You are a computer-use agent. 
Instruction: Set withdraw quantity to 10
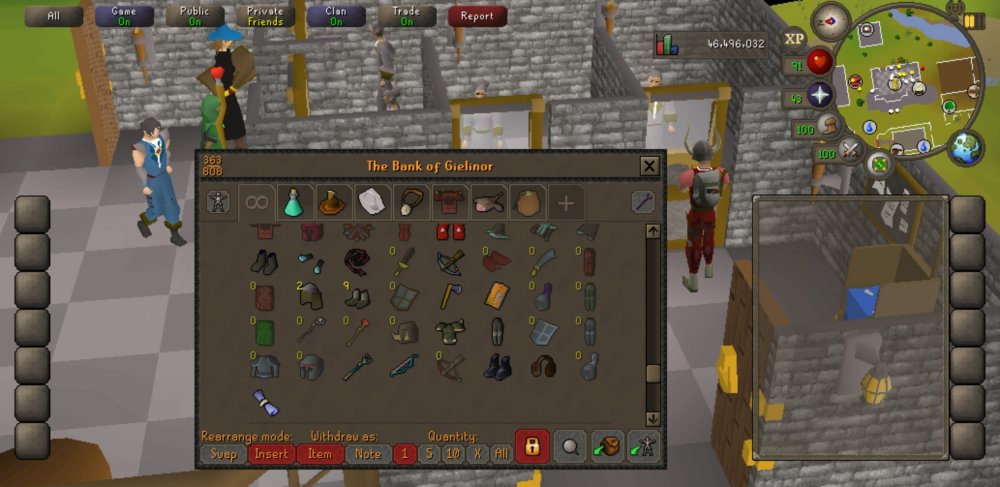click(x=452, y=453)
